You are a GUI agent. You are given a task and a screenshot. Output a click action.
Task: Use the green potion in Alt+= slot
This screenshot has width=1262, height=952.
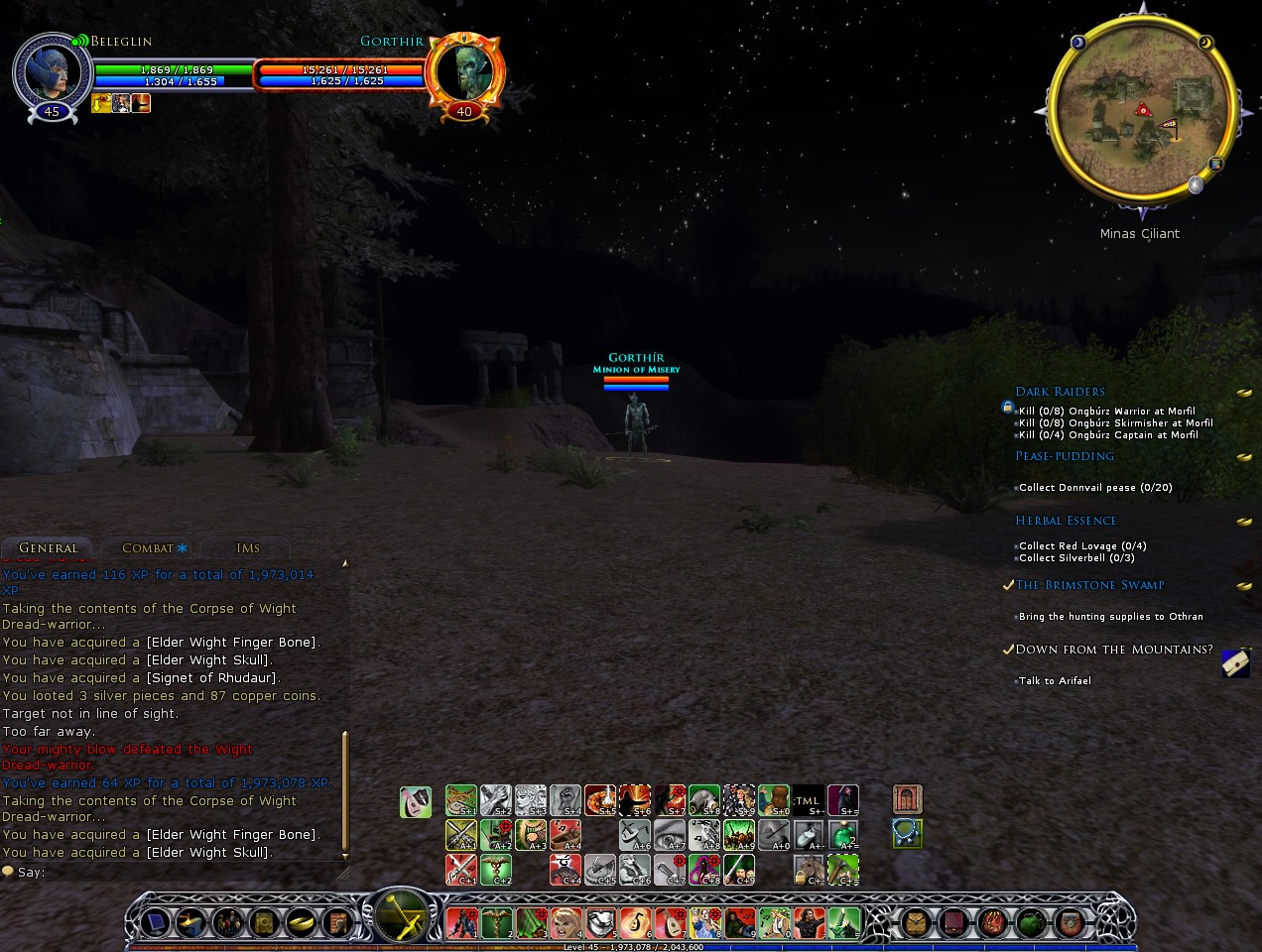[843, 835]
